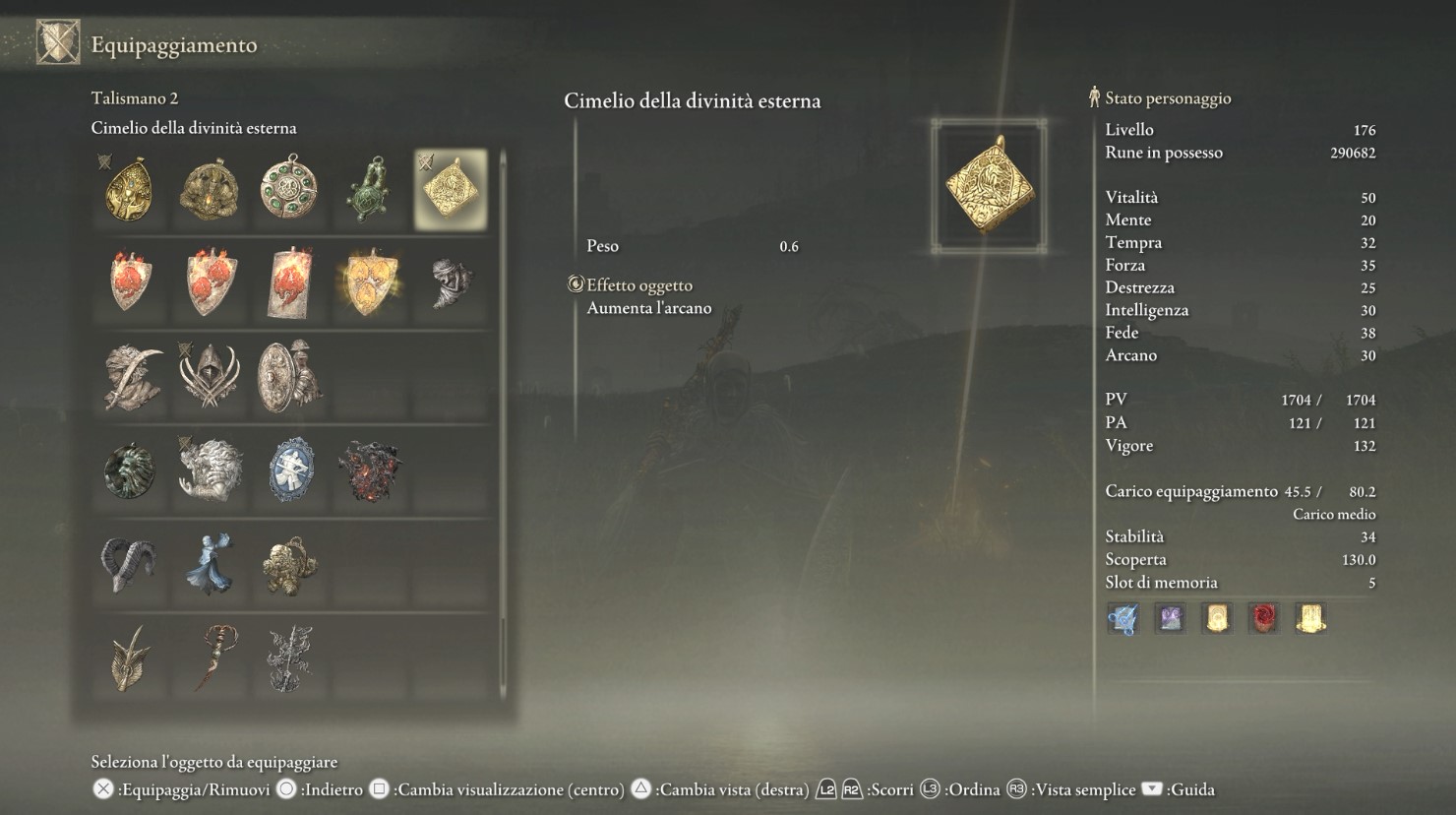Pick the round shield and soldier talisman
Image resolution: width=1456 pixels, height=815 pixels.
click(288, 376)
